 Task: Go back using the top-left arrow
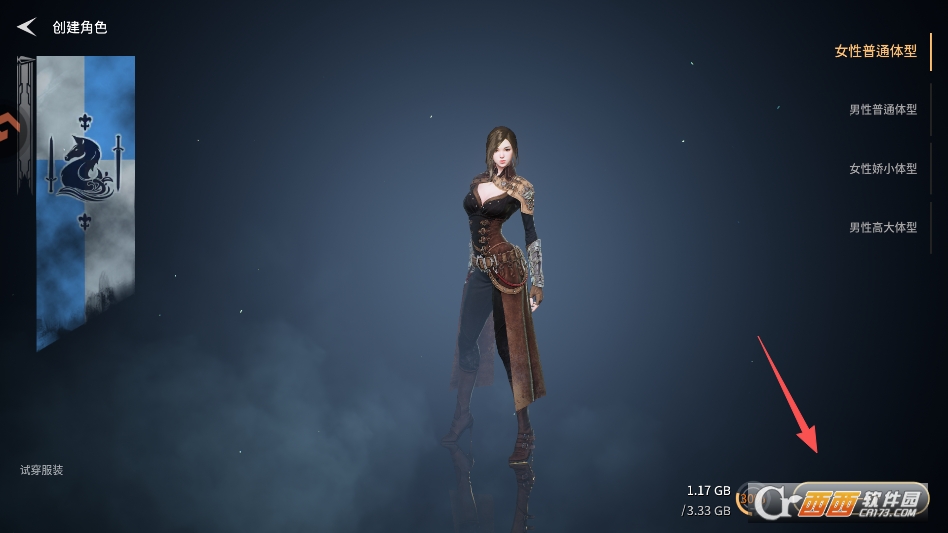coord(27,27)
